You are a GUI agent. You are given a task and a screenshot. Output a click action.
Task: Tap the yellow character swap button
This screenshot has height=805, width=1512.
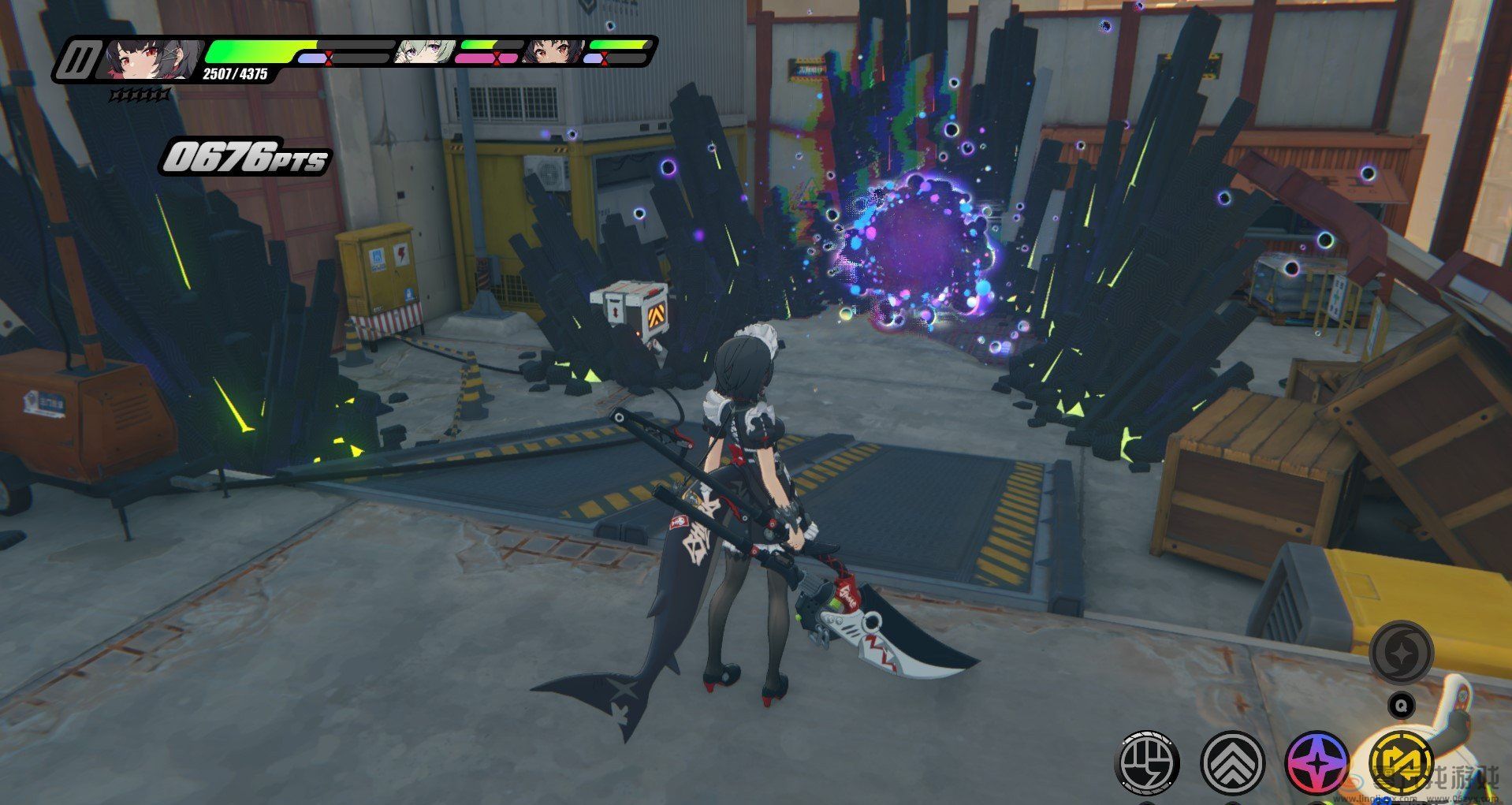pos(1402,763)
